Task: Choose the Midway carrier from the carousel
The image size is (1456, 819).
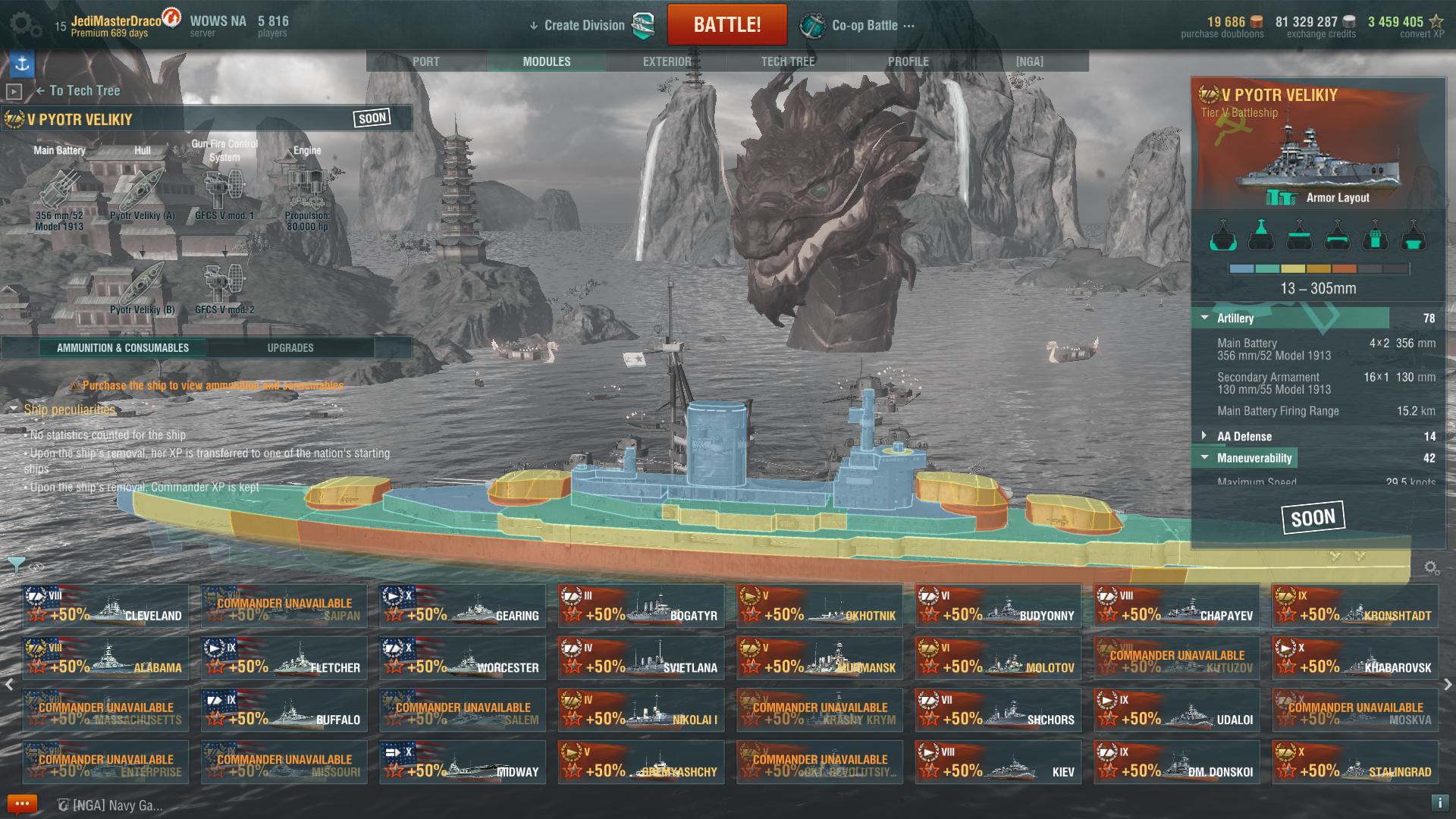Action: point(463,762)
